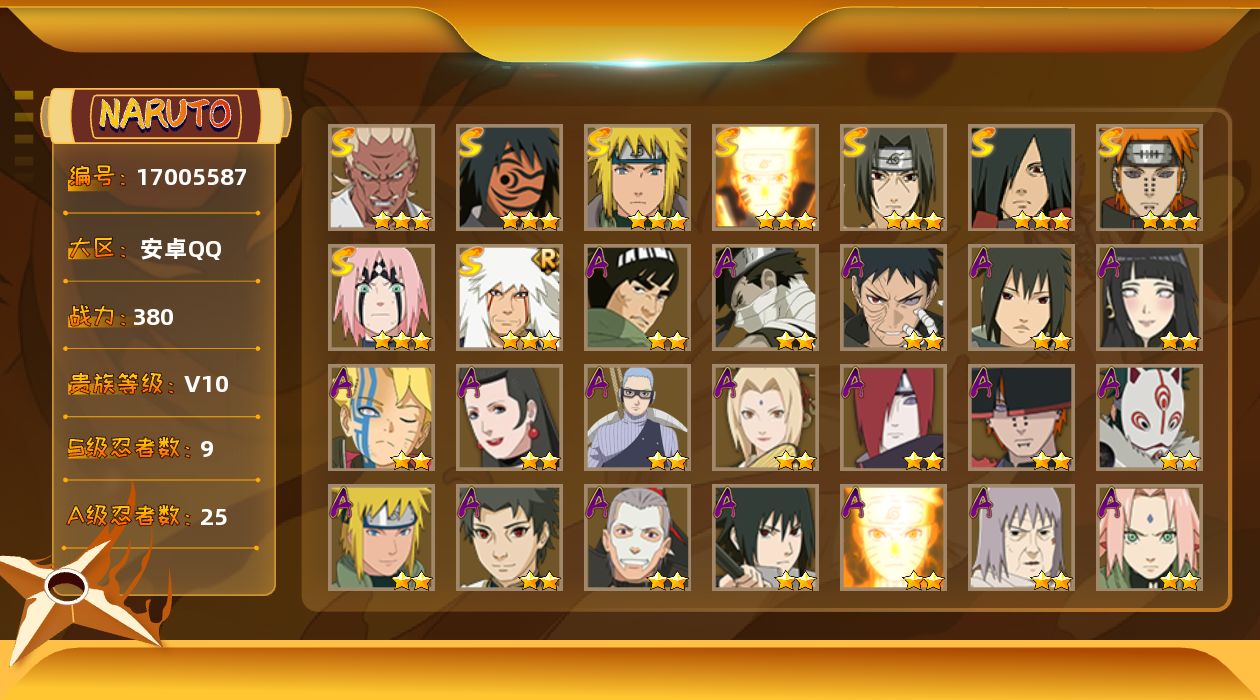This screenshot has height=700, width=1260.
Task: Select the white fox ANBU mask card
Action: pos(1149,417)
